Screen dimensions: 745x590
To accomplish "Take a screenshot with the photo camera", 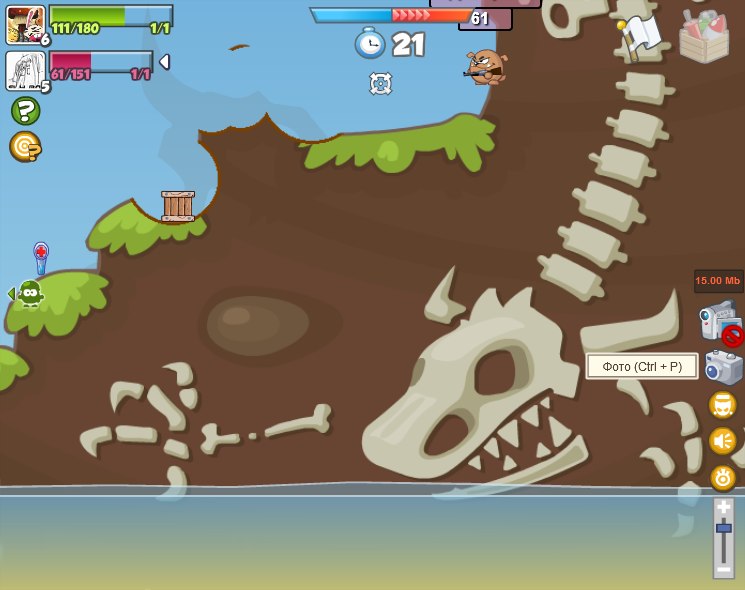I will 723,367.
